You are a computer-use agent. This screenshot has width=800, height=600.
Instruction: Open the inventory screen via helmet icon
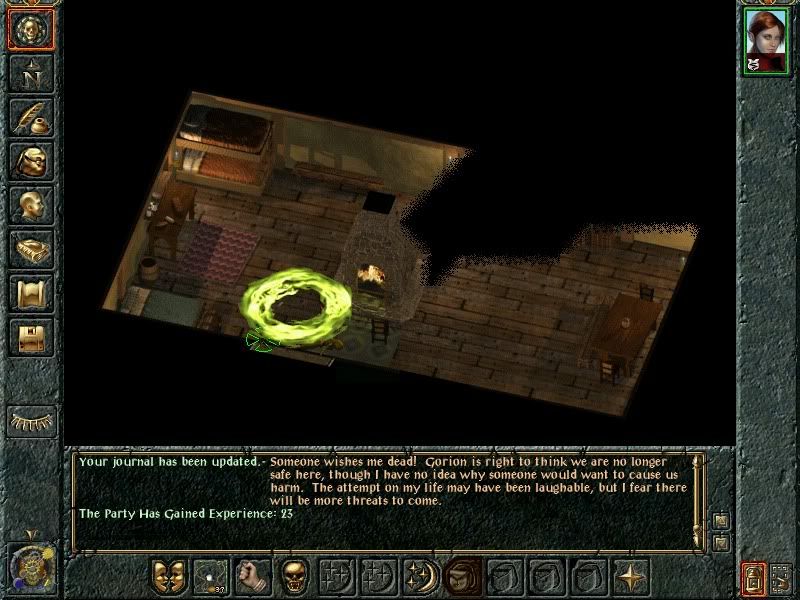(30, 161)
